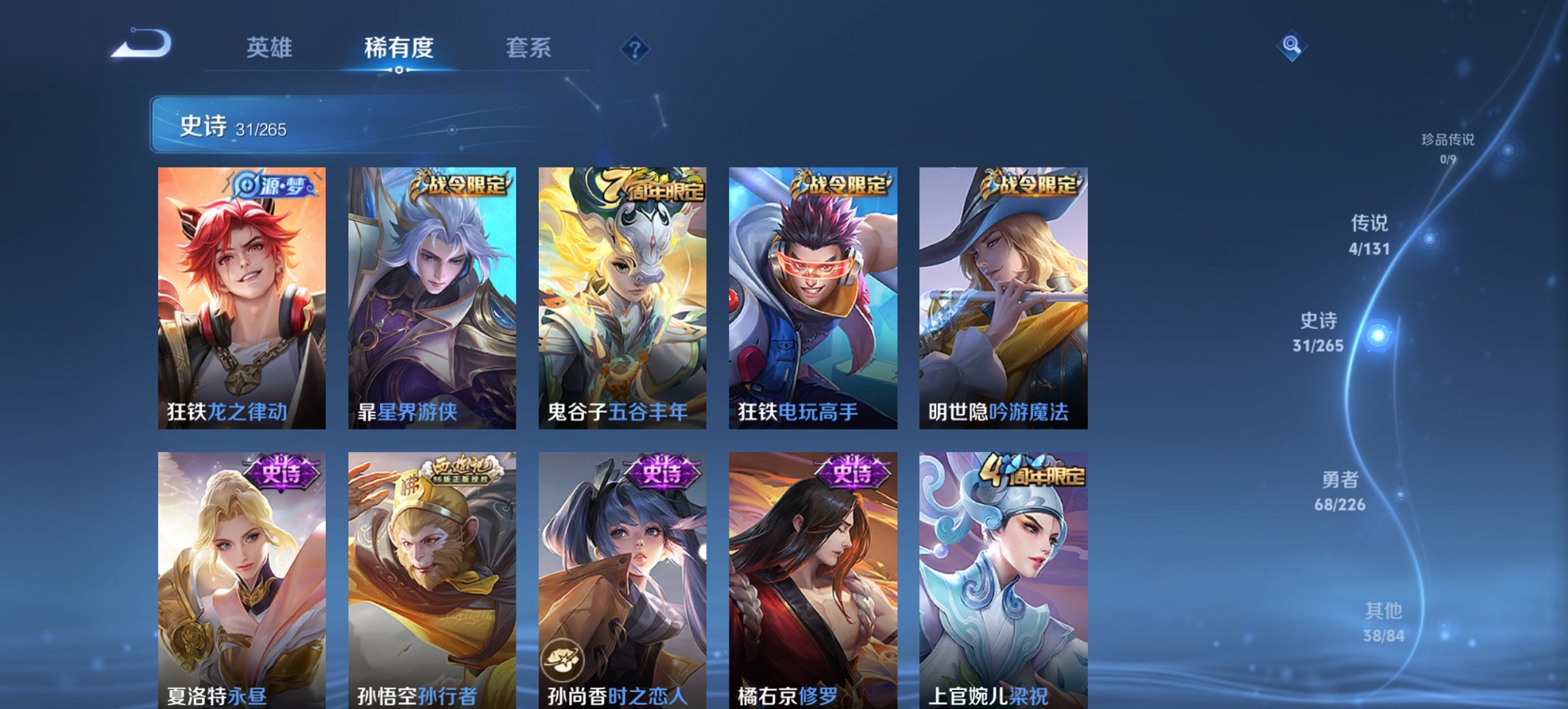1568x709 pixels.
Task: Switch to the 套系 tab
Action: coord(527,48)
